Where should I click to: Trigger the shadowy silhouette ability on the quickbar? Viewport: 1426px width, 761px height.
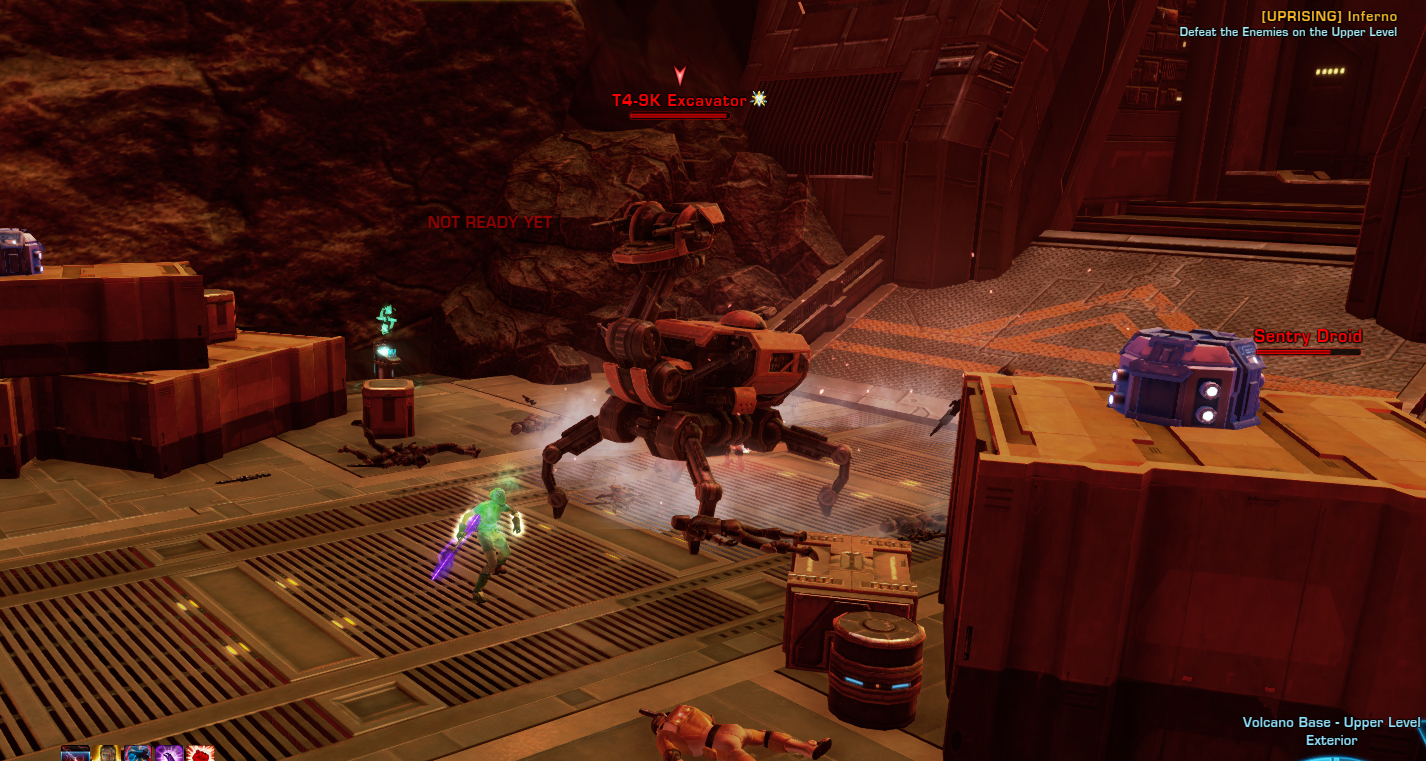click(x=137, y=752)
